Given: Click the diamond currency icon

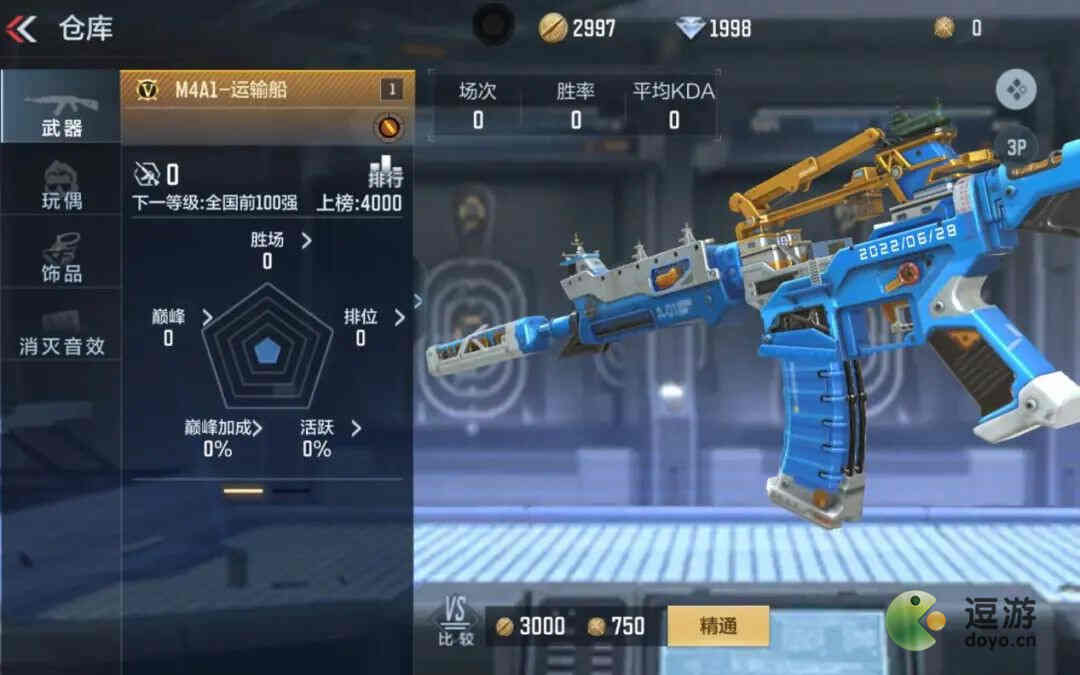Looking at the screenshot, I should pyautogui.click(x=690, y=28).
